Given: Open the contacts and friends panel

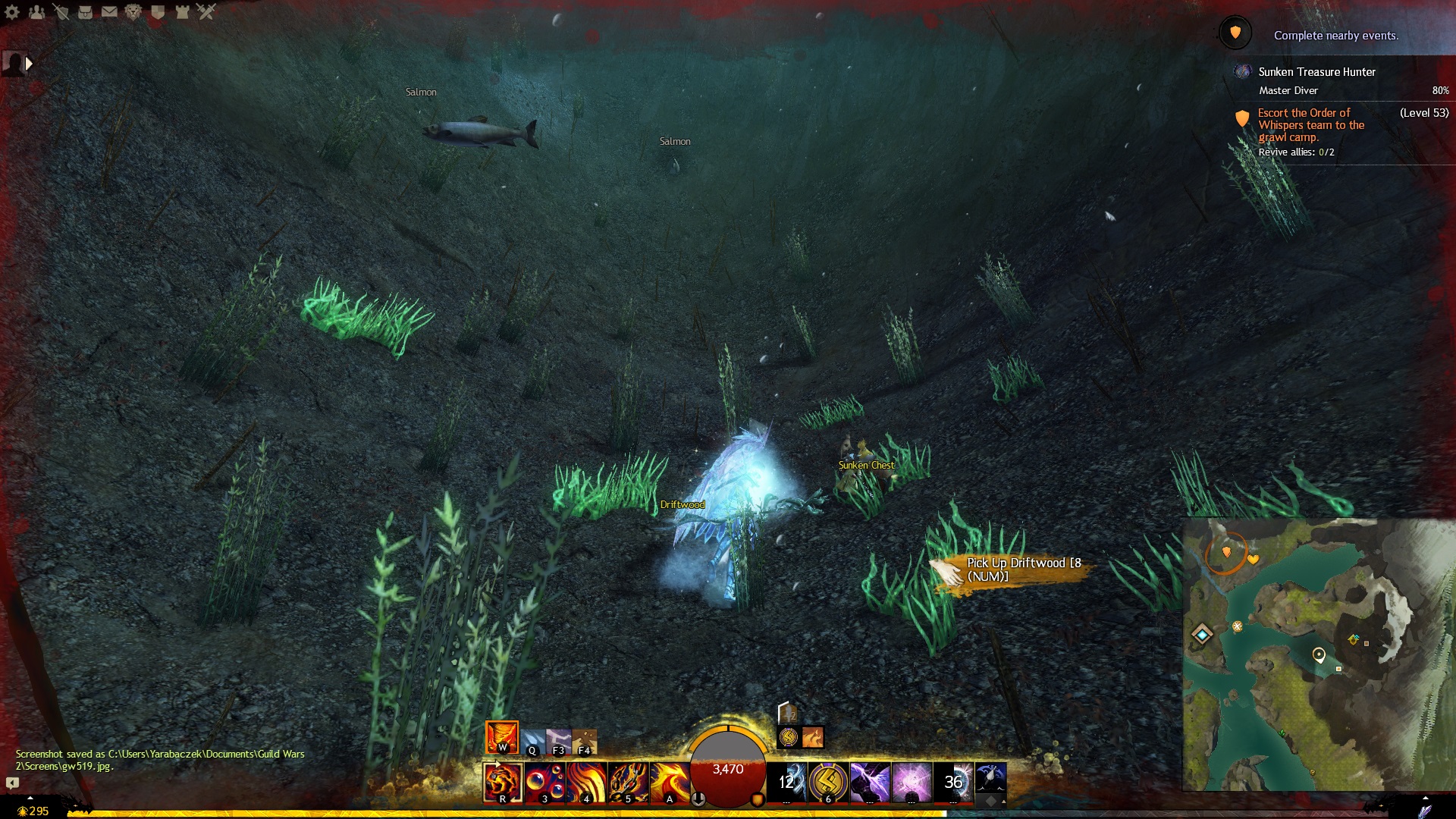Looking at the screenshot, I should tap(36, 12).
